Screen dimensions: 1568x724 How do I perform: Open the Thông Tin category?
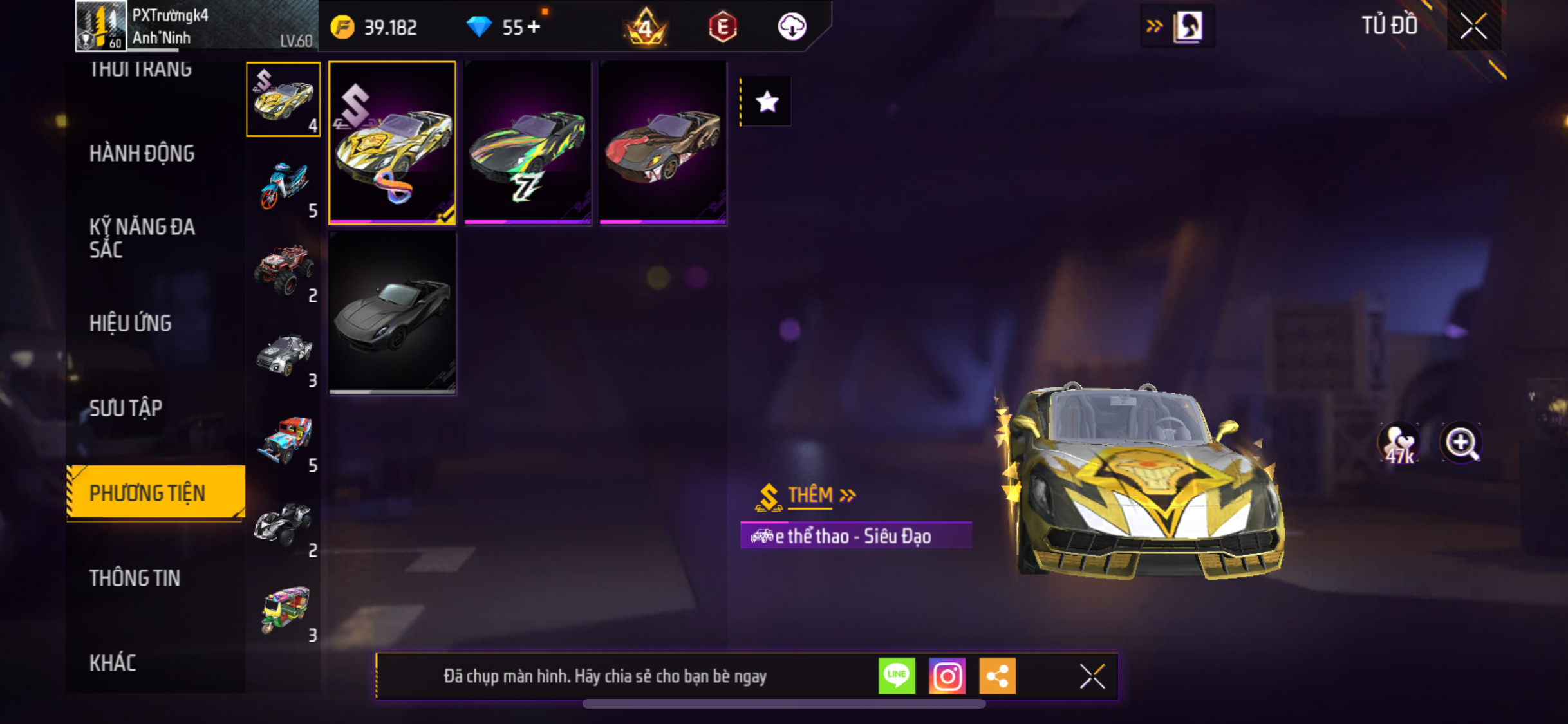pyautogui.click(x=135, y=578)
